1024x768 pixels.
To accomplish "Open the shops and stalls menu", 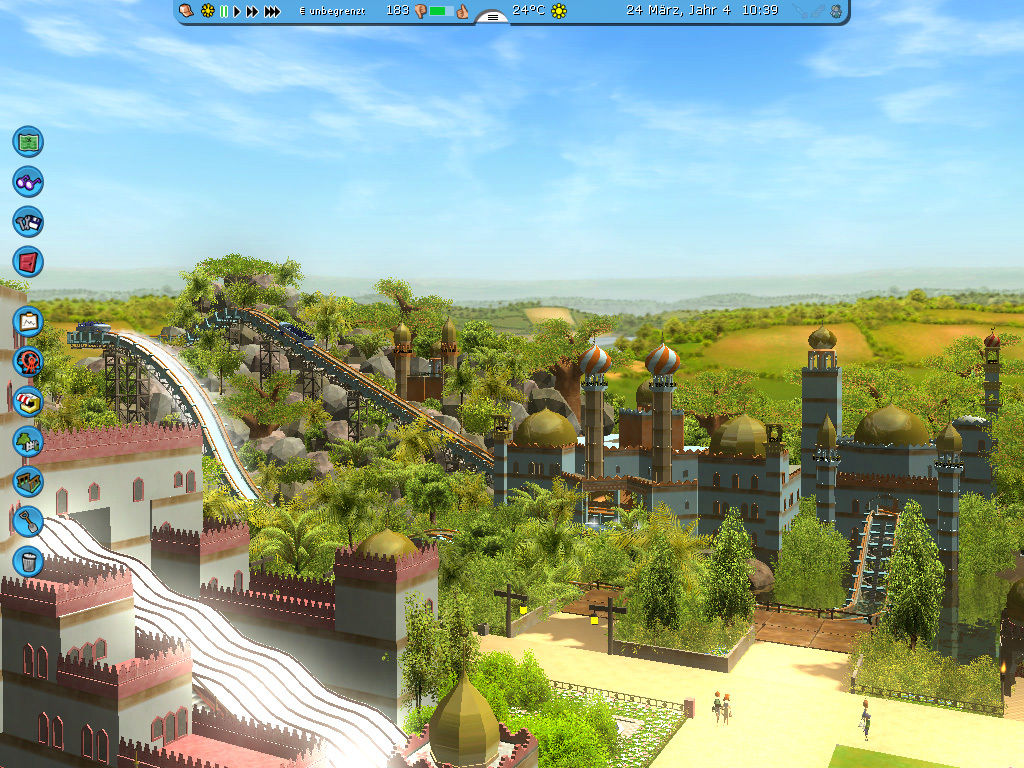I will coord(28,401).
